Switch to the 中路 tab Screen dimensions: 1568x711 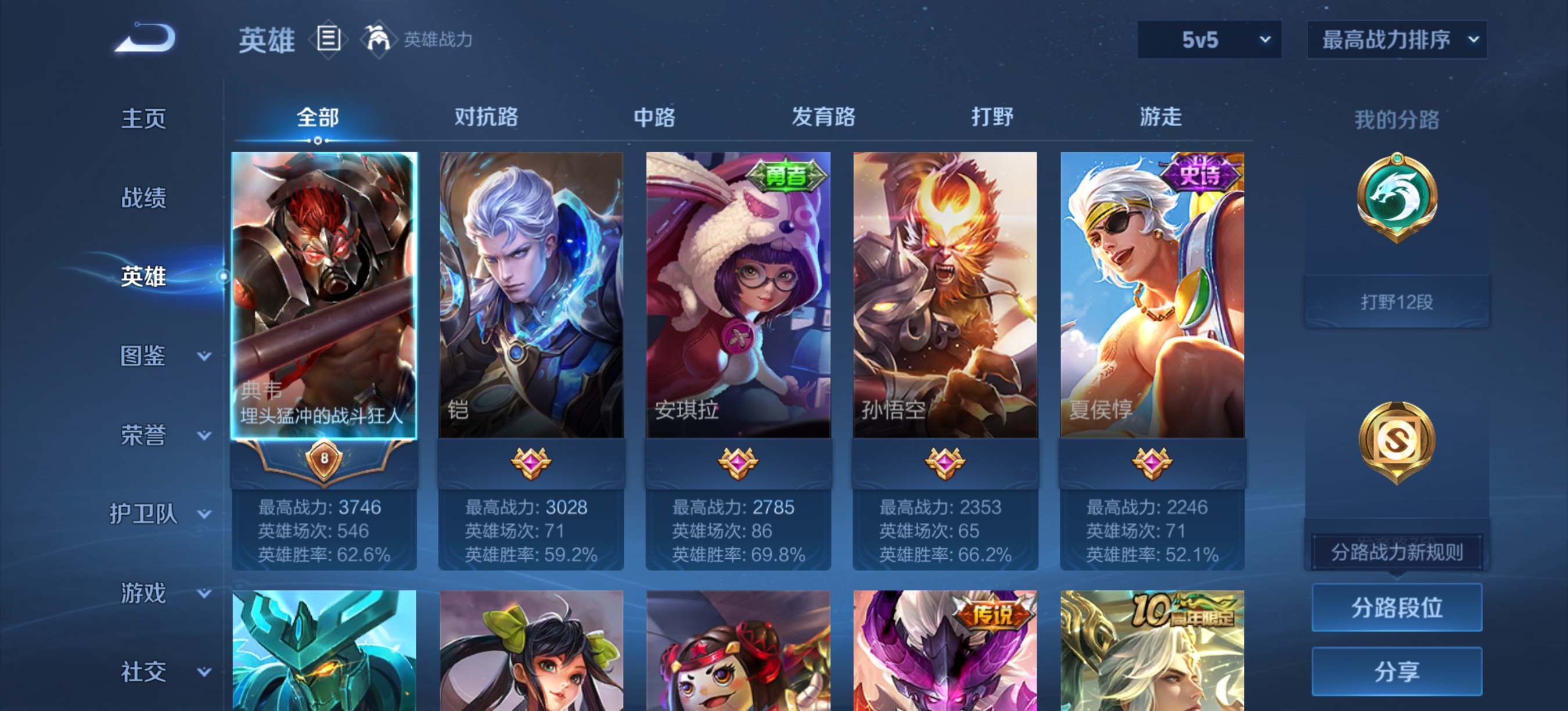click(654, 116)
